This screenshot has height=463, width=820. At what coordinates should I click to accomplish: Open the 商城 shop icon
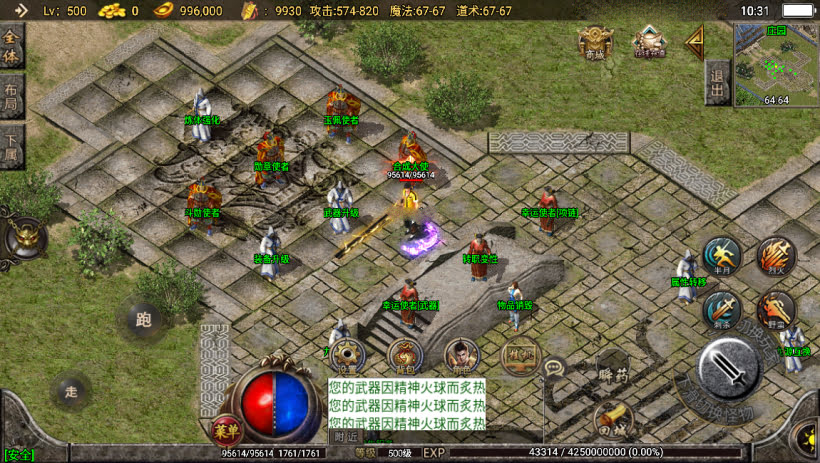pos(594,42)
